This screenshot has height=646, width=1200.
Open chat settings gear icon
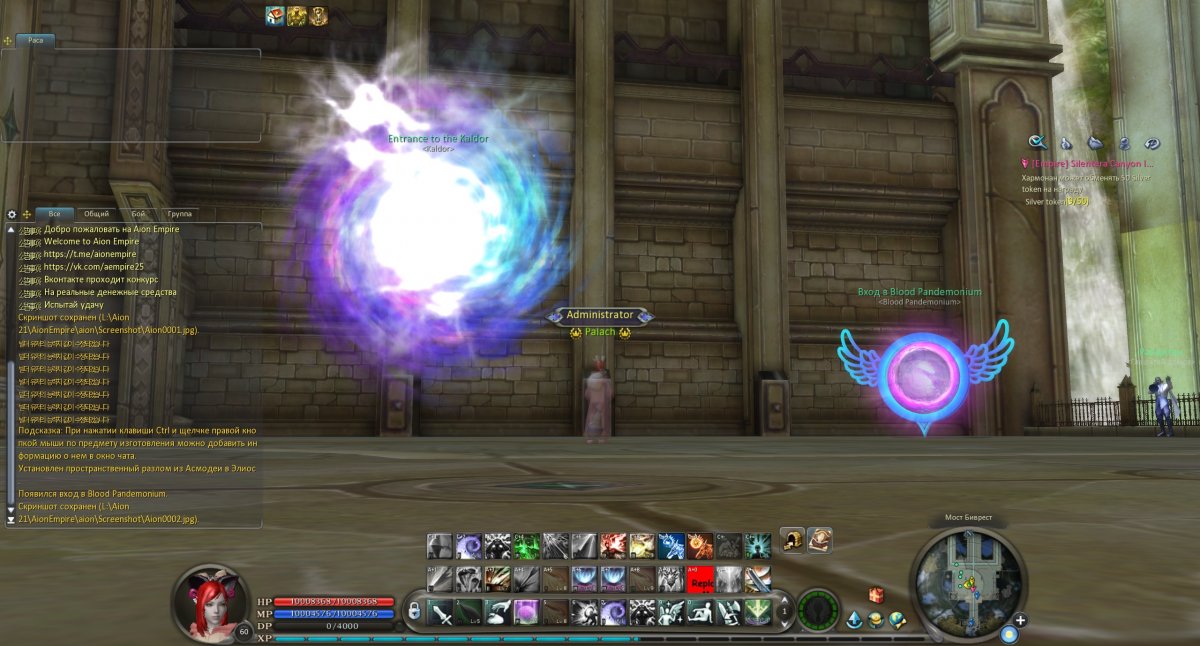12,214
